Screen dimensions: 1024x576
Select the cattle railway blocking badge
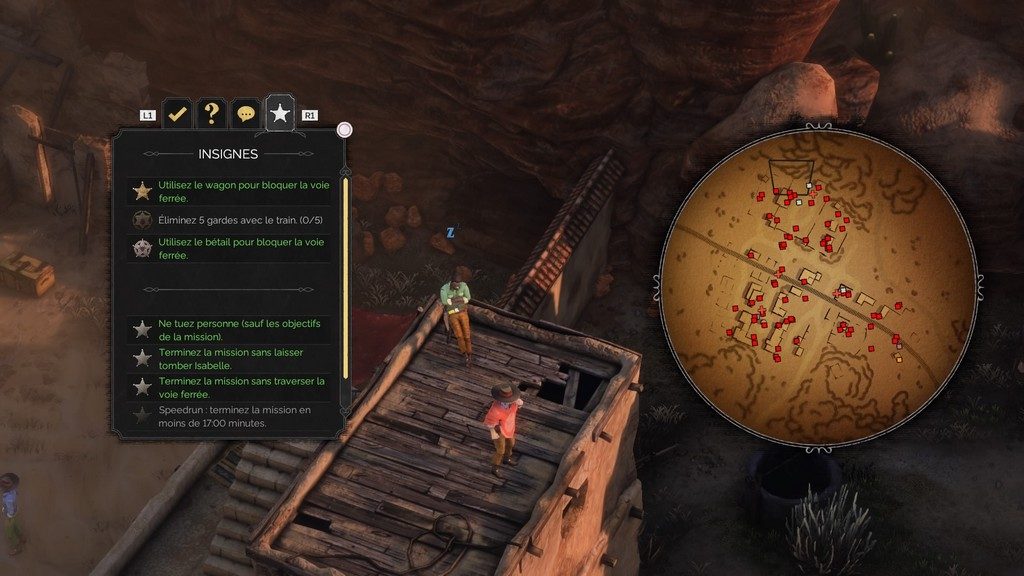tap(231, 248)
